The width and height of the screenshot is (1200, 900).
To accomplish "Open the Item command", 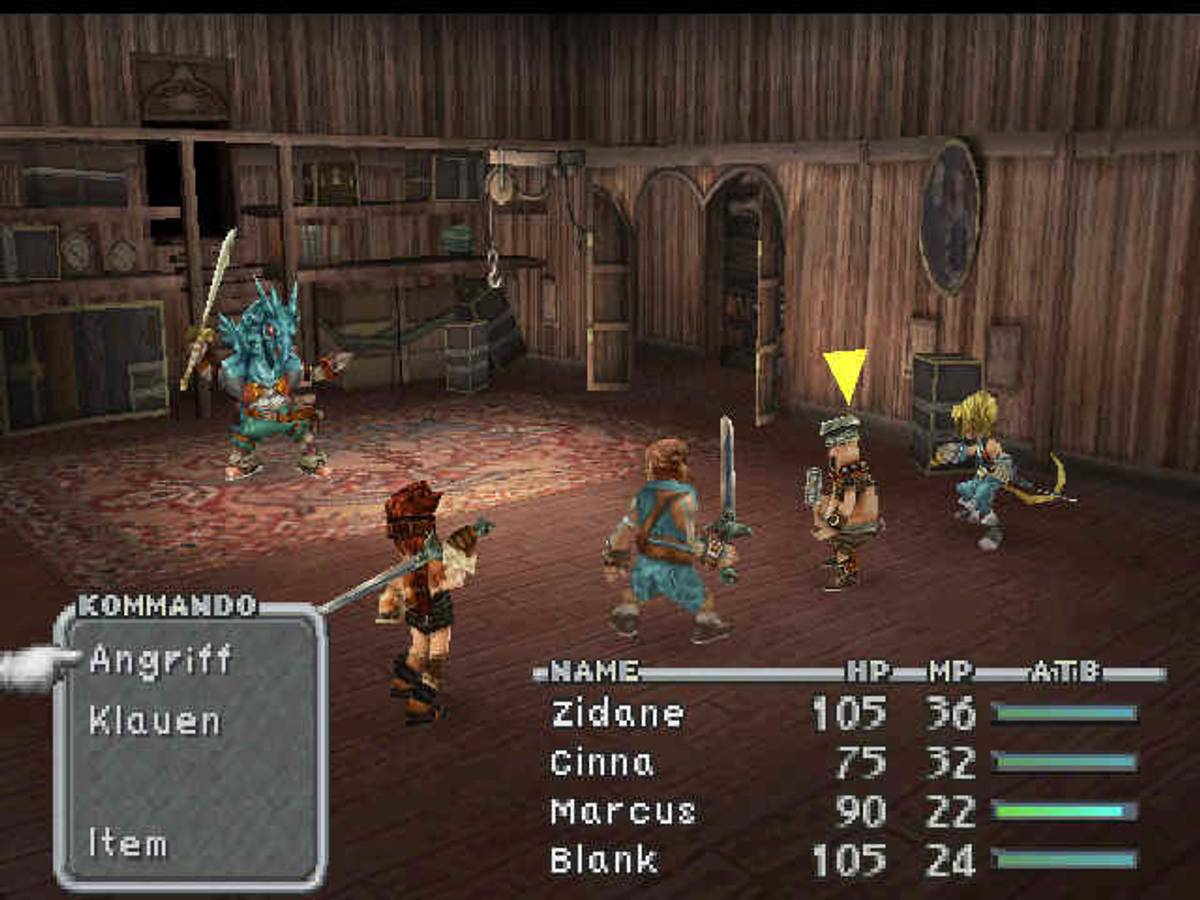I will tap(127, 842).
